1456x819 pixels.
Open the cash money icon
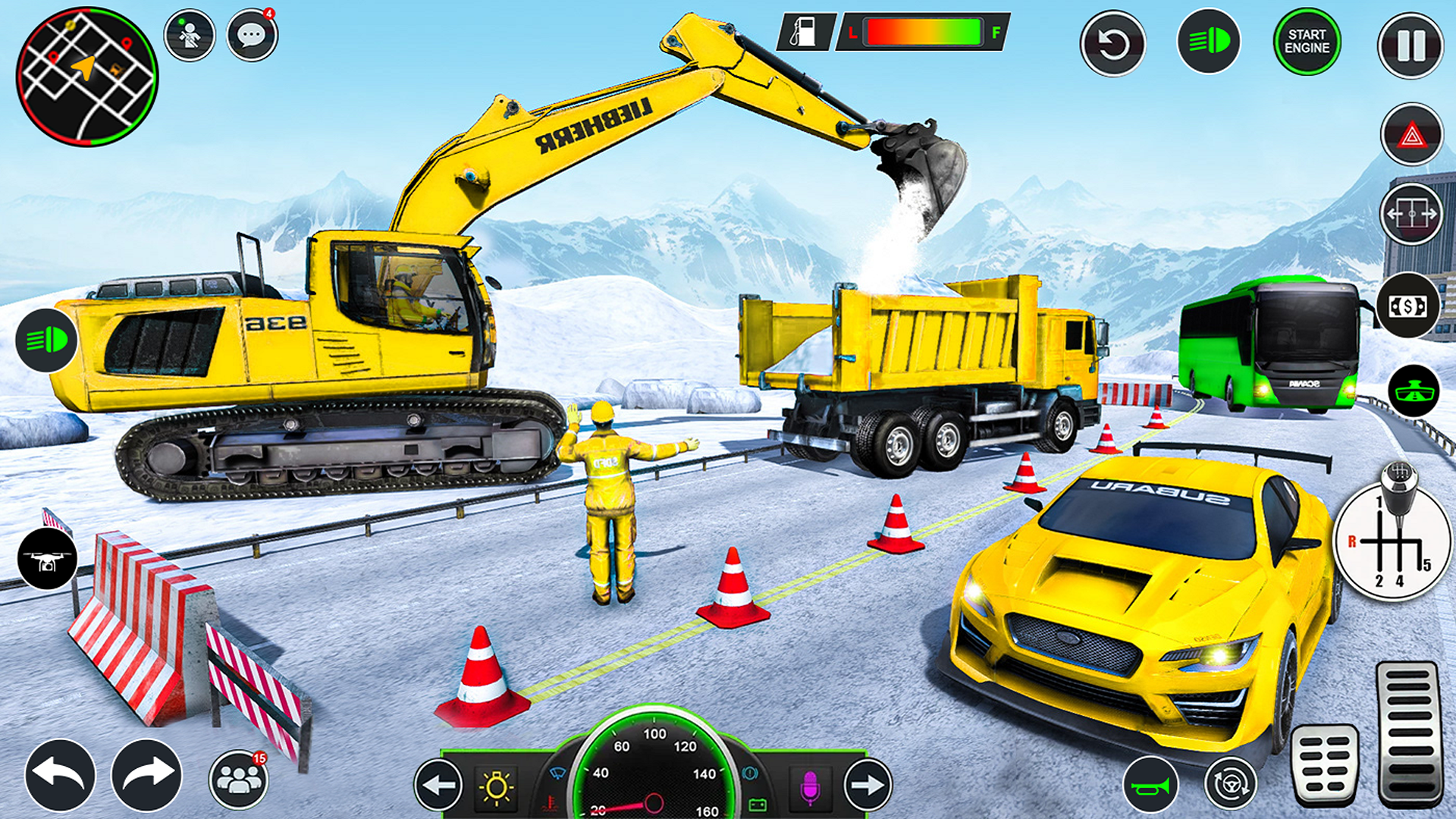(1408, 306)
